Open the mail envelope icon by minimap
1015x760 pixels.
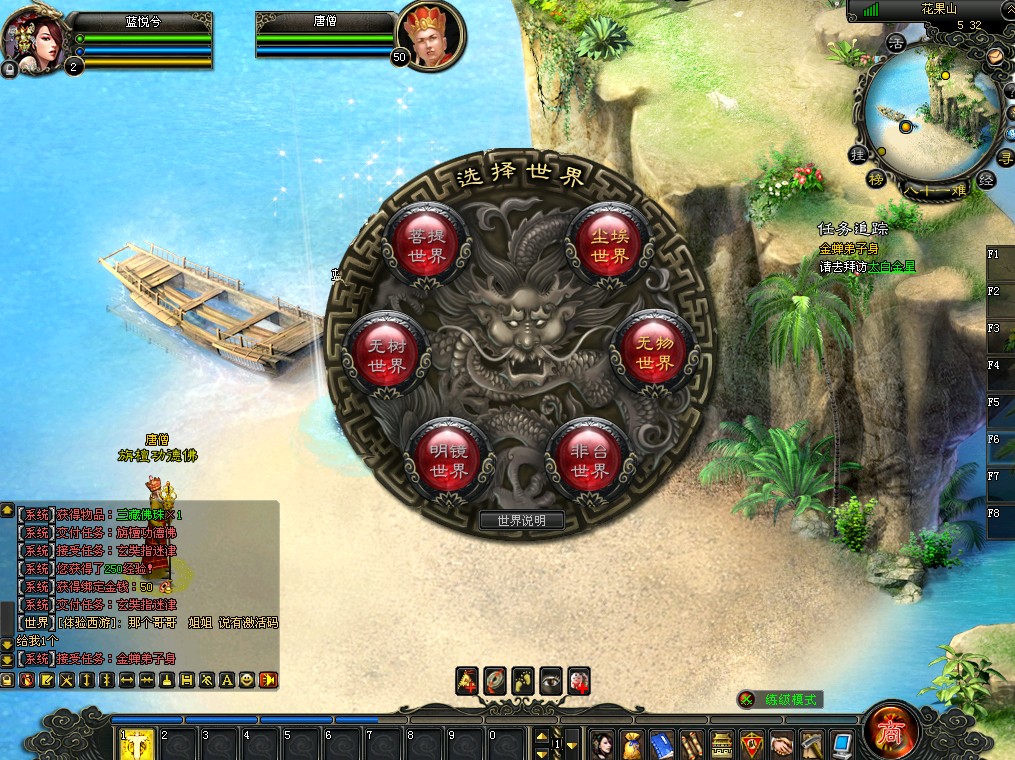(995, 57)
